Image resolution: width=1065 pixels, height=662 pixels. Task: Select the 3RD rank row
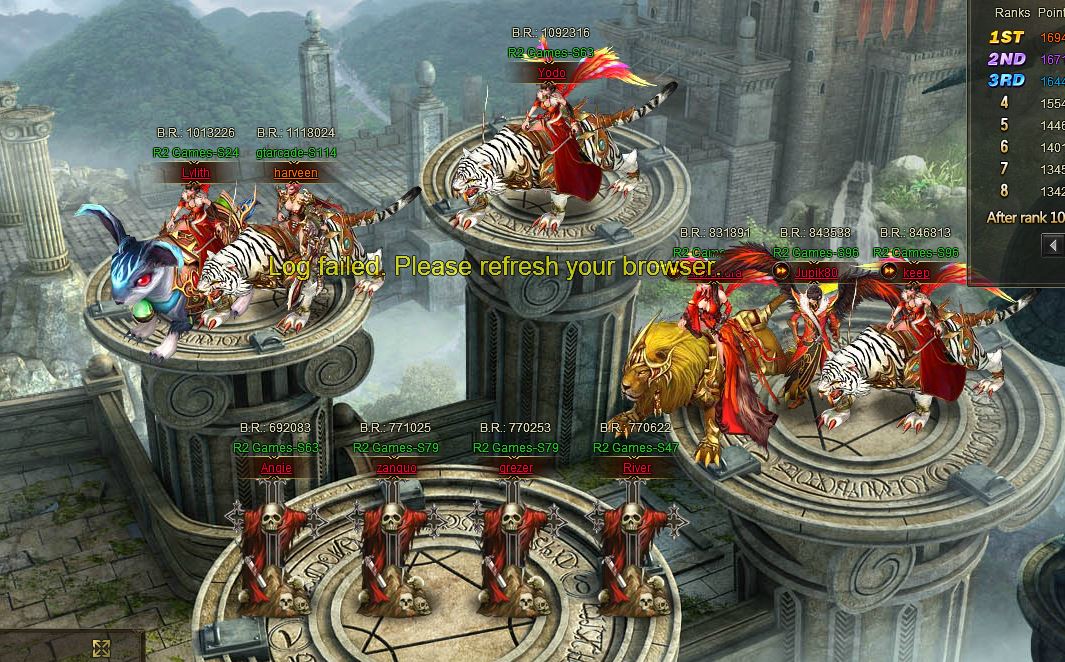pyautogui.click(x=1024, y=81)
